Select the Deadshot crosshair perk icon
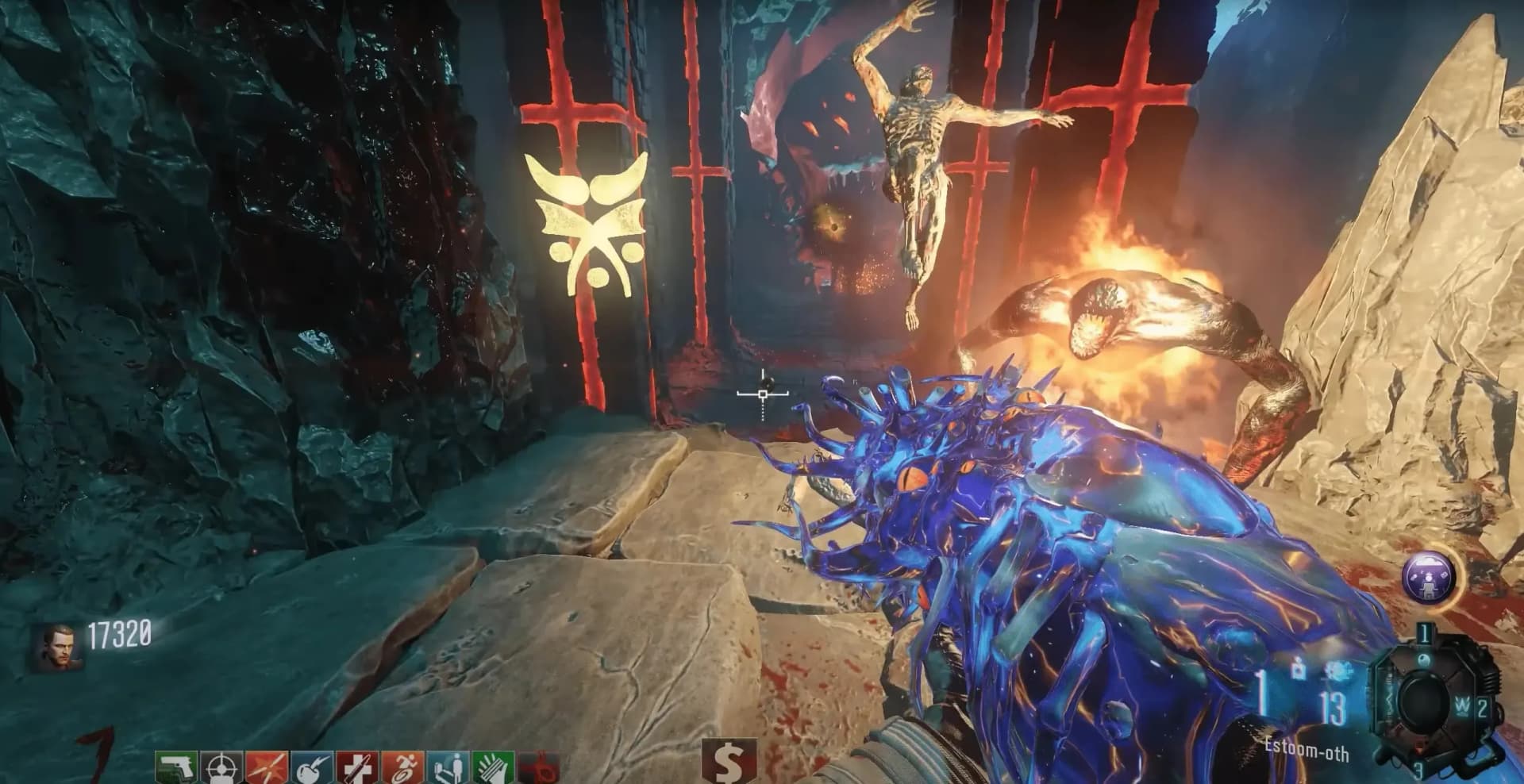This screenshot has height=784, width=1524. point(220,767)
